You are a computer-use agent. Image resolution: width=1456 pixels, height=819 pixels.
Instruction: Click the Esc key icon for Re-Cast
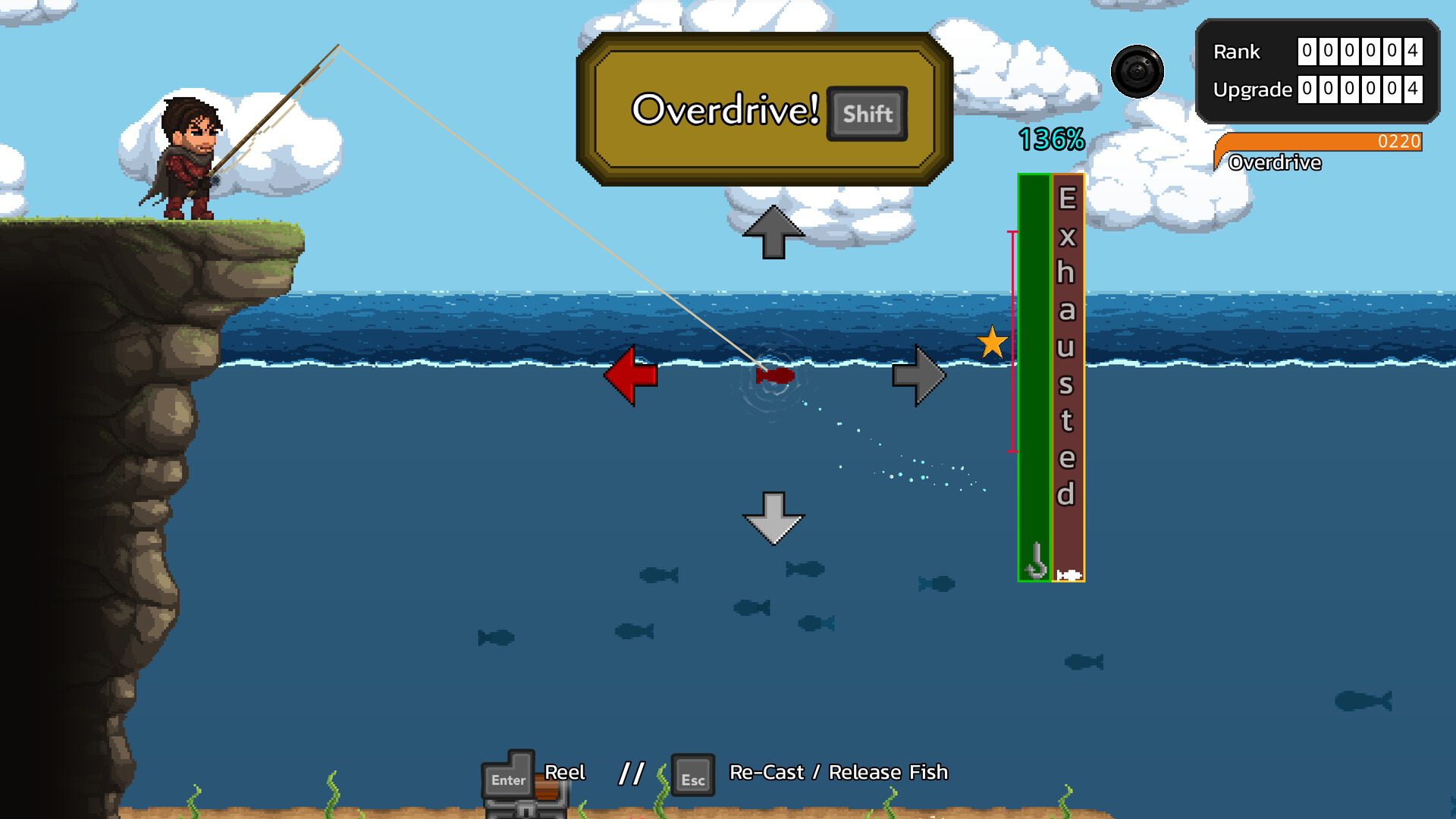(x=692, y=775)
